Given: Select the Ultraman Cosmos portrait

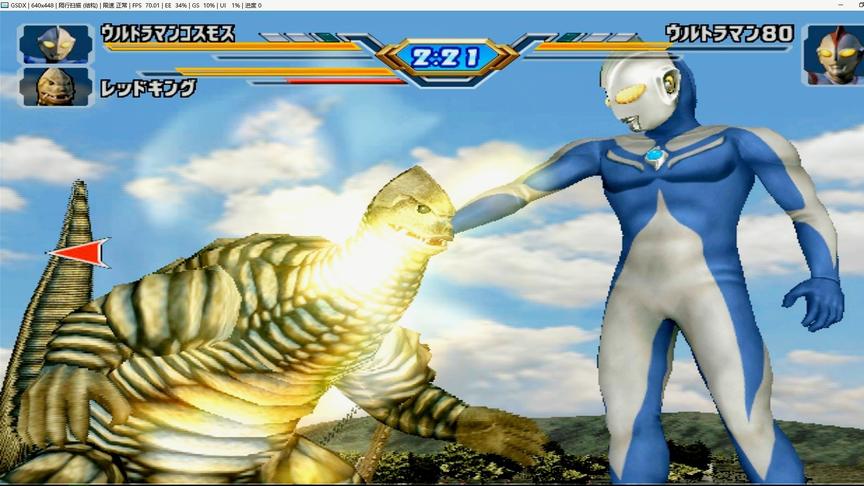Looking at the screenshot, I should [56, 44].
